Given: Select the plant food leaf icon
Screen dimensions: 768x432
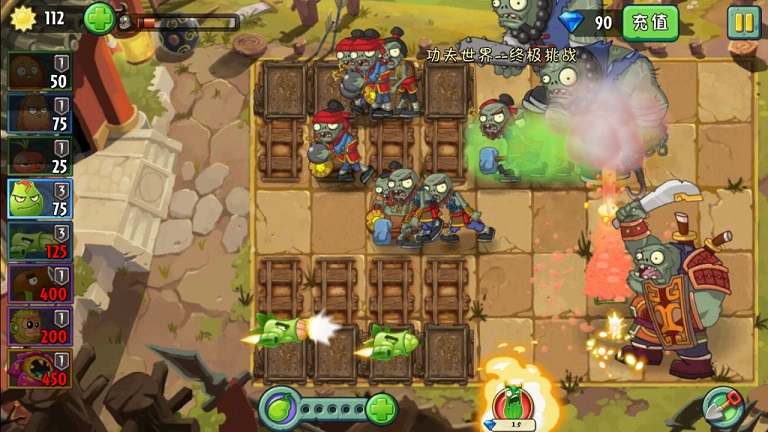Looking at the screenshot, I should coord(280,408).
